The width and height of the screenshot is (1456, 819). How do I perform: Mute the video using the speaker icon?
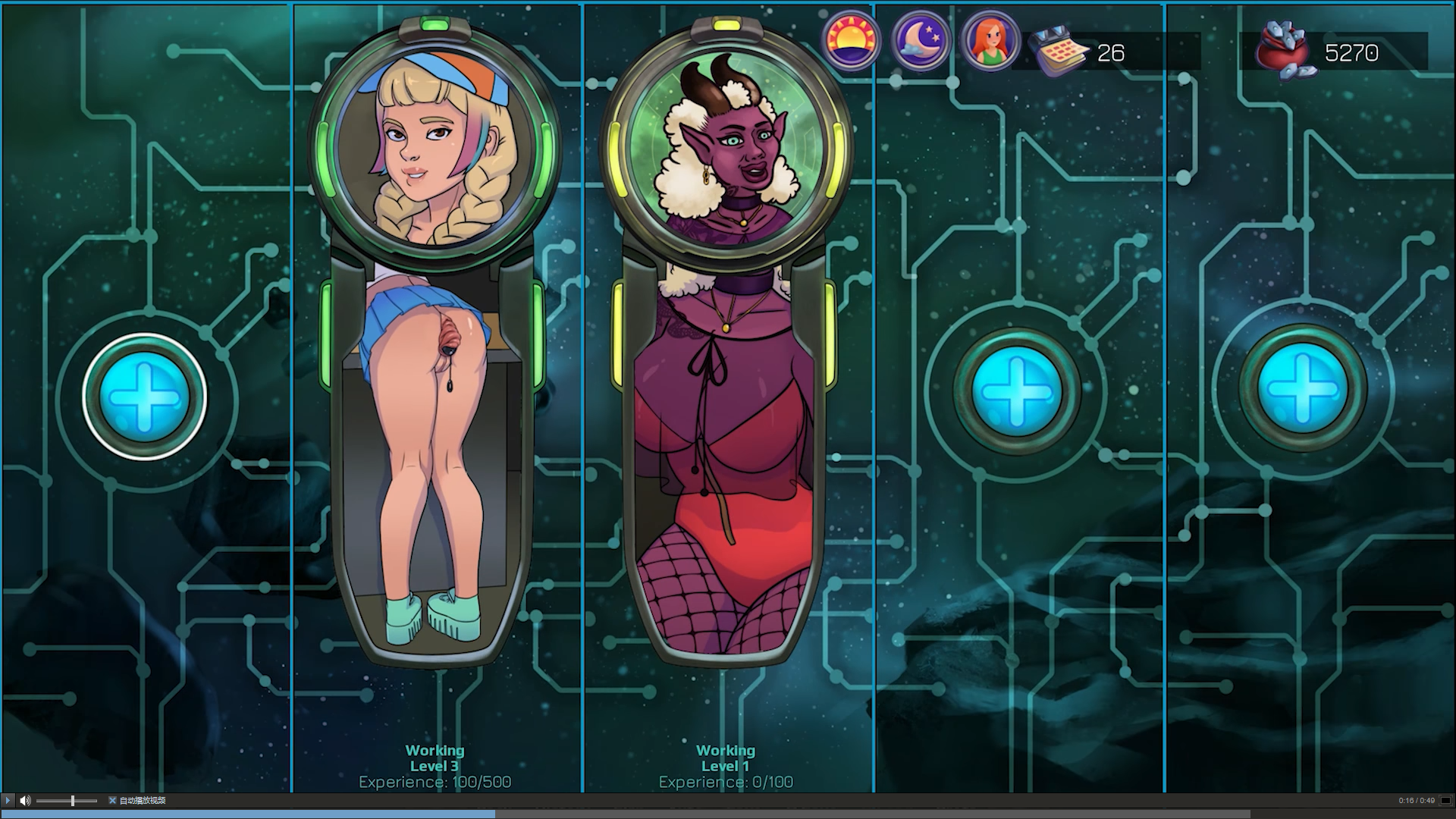(25, 800)
